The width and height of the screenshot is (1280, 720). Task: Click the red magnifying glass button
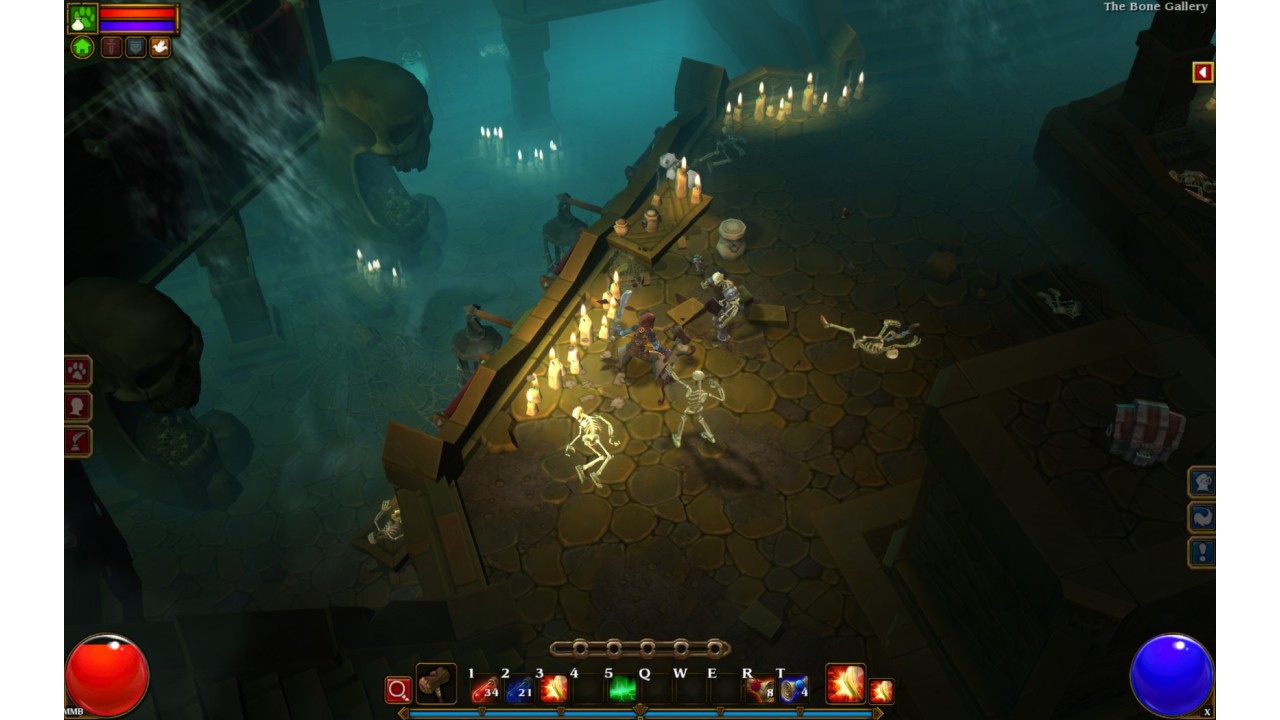tap(398, 690)
